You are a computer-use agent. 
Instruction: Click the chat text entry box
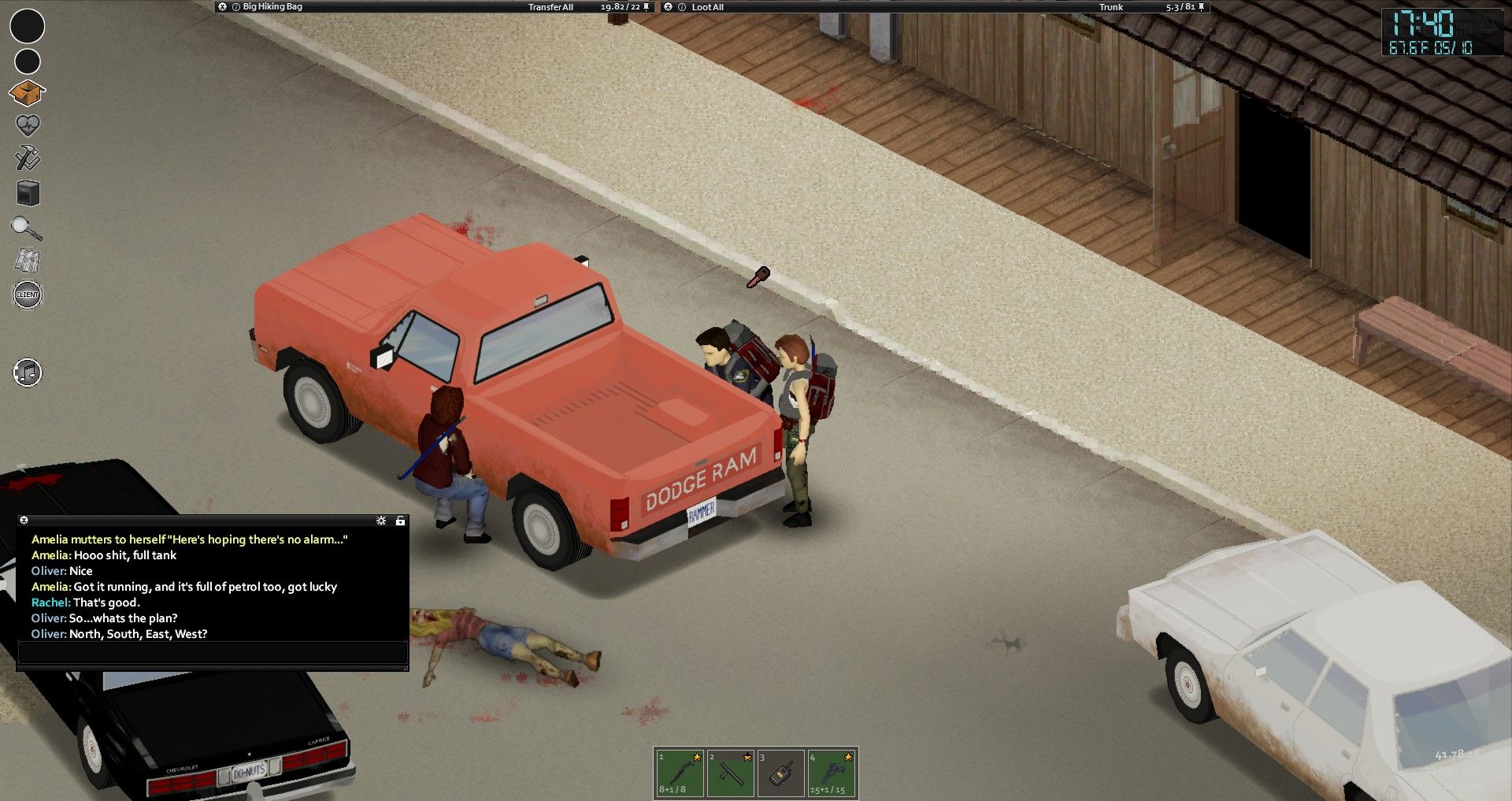click(x=213, y=652)
